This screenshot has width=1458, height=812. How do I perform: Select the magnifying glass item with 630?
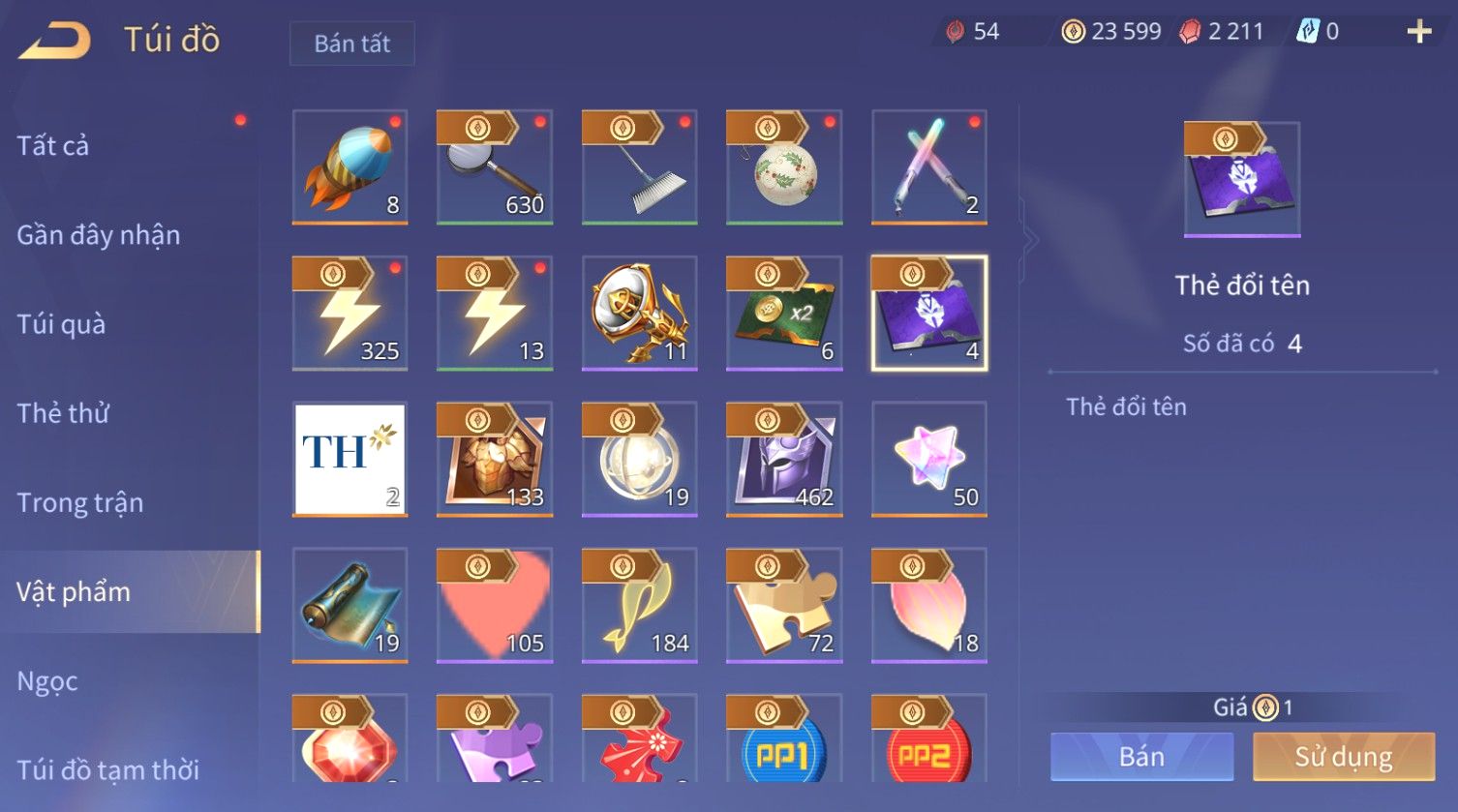495,166
